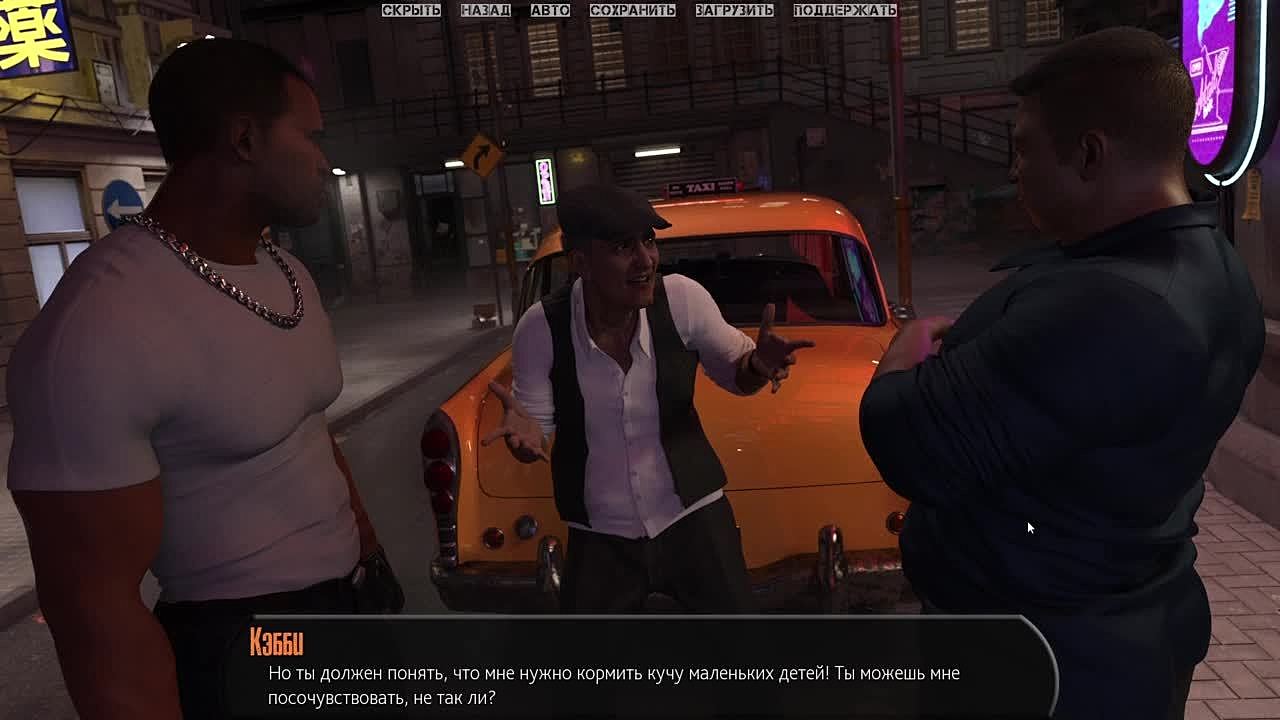
Task: Click the ПОДДЕРЖАТЬ support link
Action: click(844, 10)
